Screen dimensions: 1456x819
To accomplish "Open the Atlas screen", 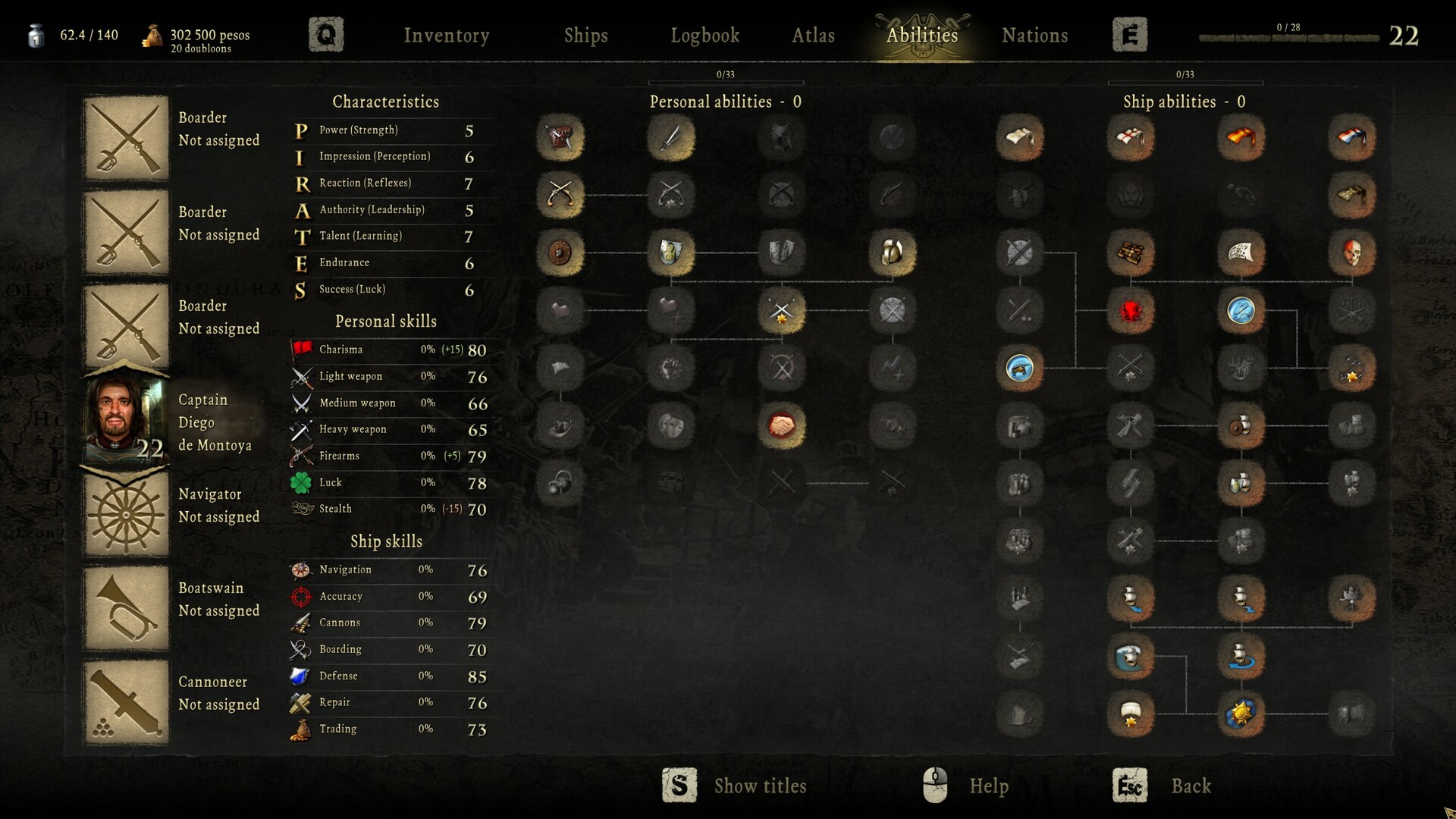I will [813, 35].
